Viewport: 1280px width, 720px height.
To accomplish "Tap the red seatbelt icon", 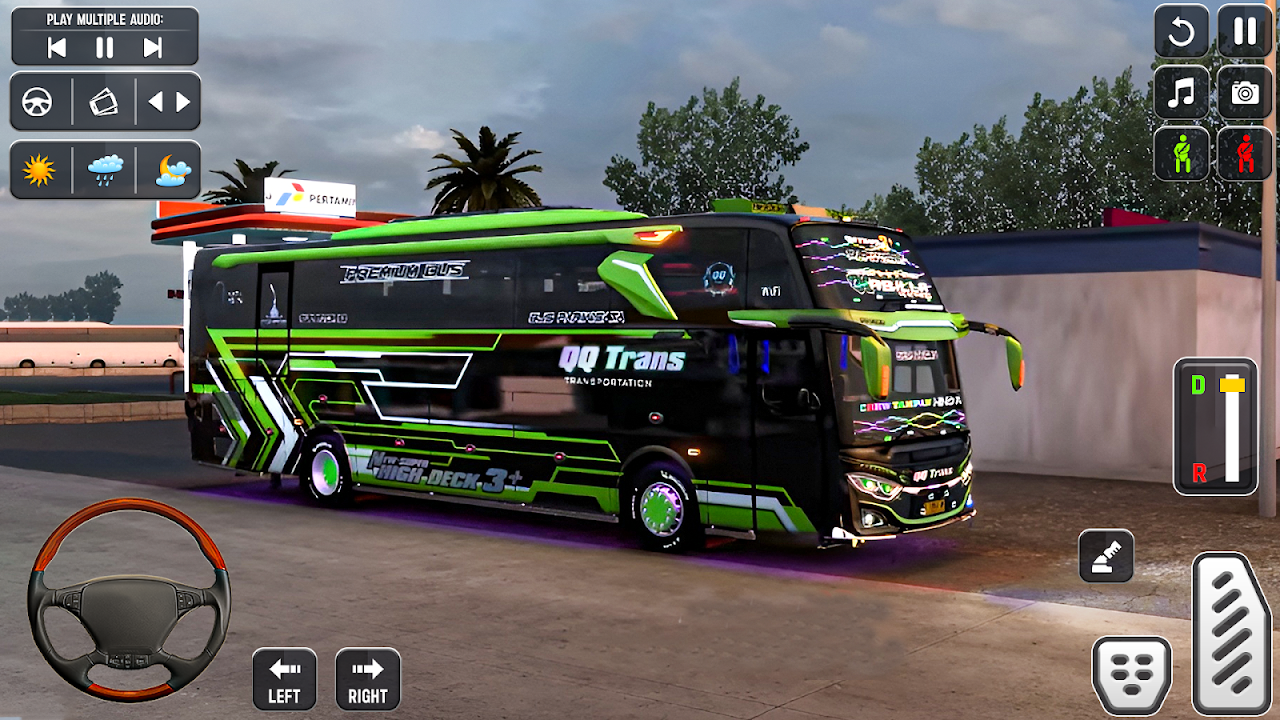I will click(1245, 155).
